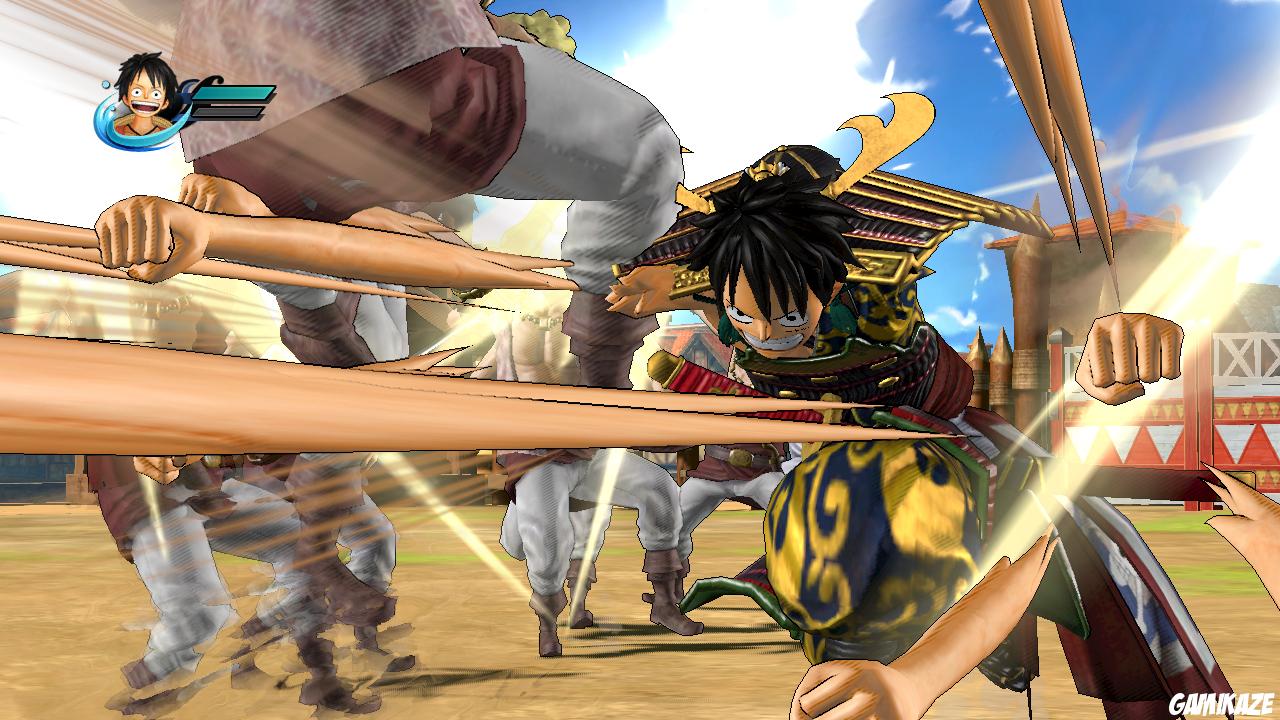Tap the small blue bubble beside the portrait frame
Screen dimensions: 1280x720
click(103, 83)
